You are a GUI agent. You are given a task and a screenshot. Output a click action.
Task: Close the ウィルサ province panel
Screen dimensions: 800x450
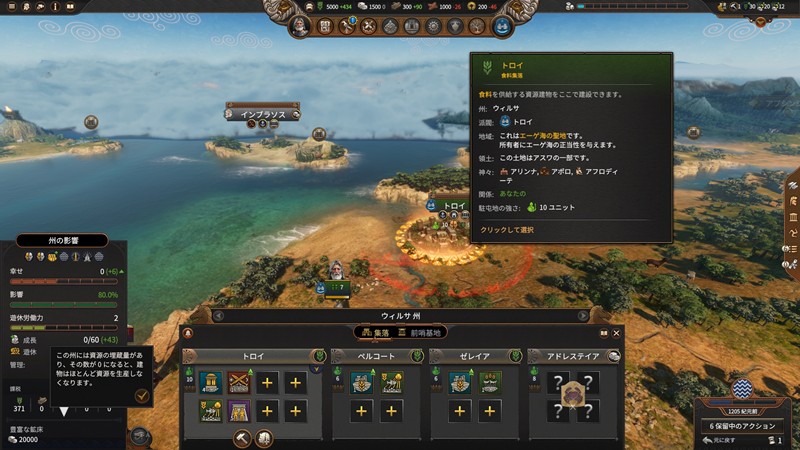tap(617, 333)
